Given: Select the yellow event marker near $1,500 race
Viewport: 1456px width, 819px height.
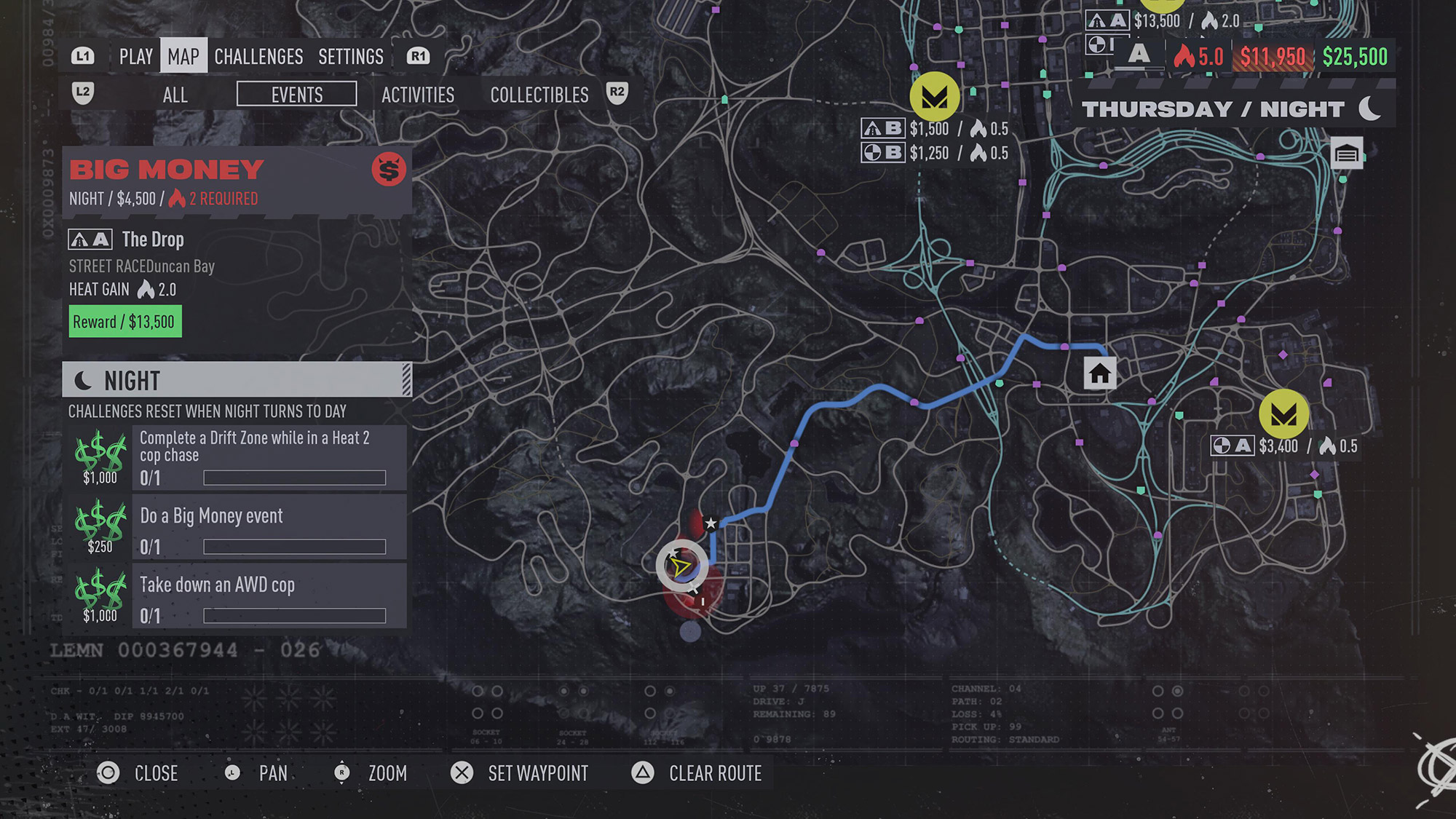Looking at the screenshot, I should (935, 96).
